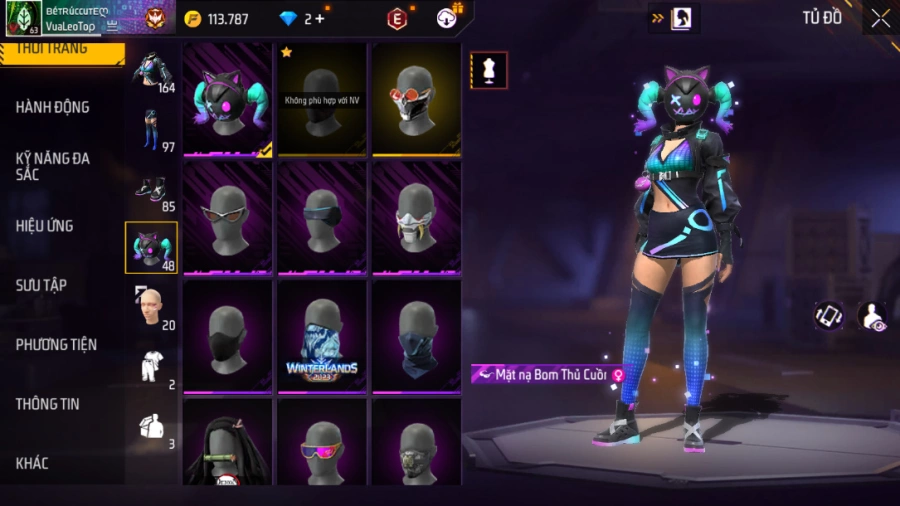Choose the Khác menu entry
This screenshot has height=506, width=900.
click(x=32, y=463)
